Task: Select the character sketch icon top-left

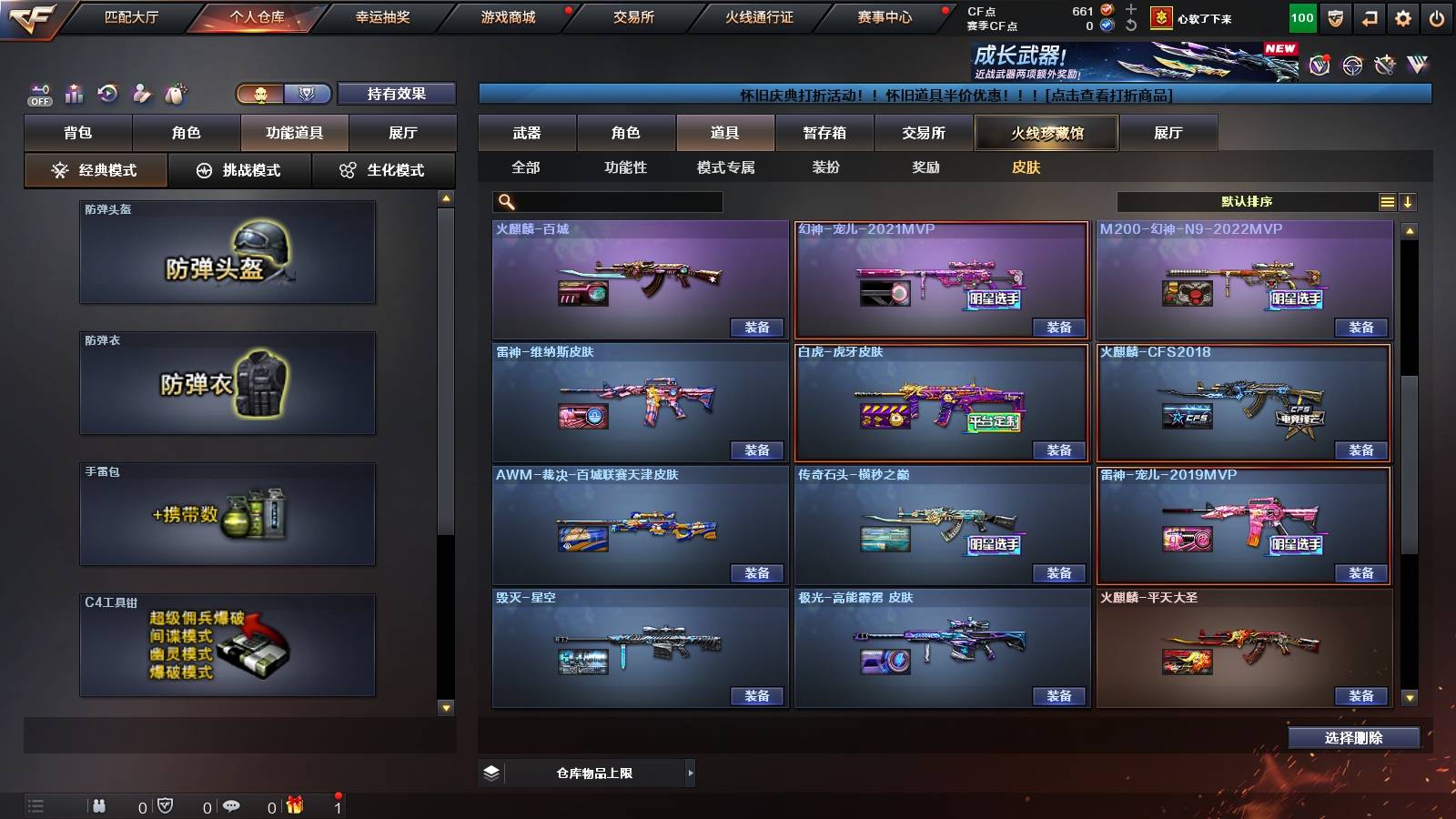Action: [x=141, y=93]
